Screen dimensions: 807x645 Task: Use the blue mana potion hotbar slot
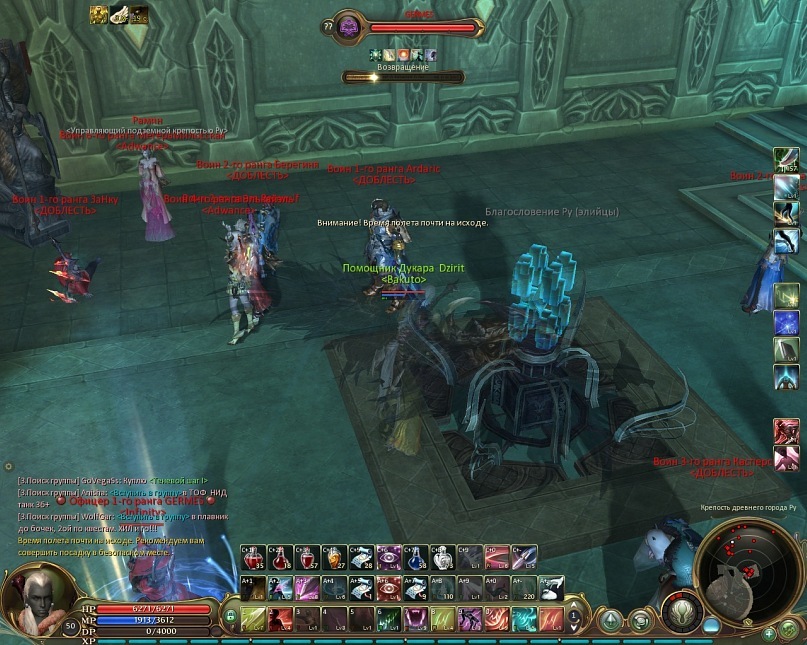pos(415,558)
